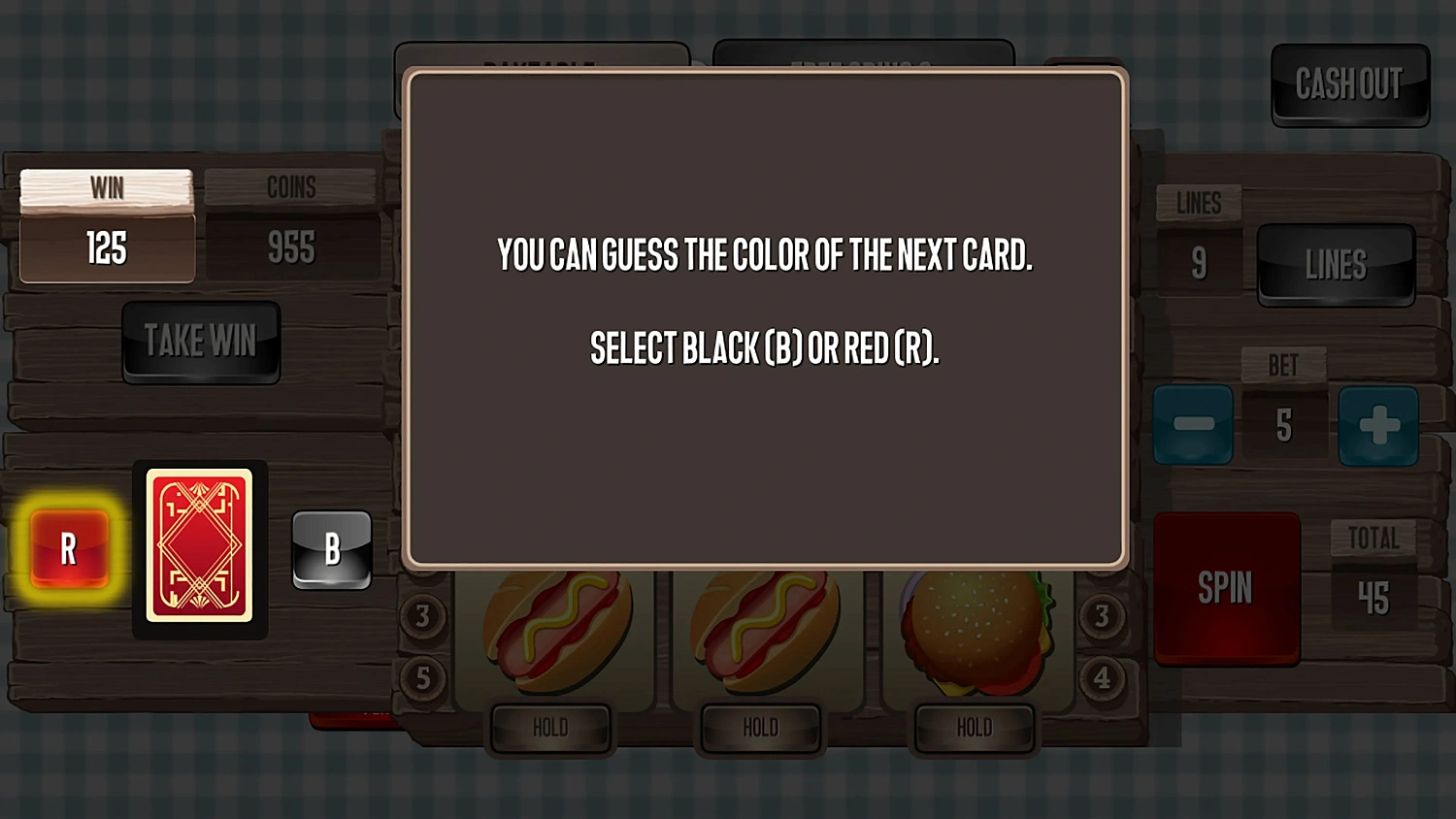Select red (R) for the card guess

tap(68, 548)
